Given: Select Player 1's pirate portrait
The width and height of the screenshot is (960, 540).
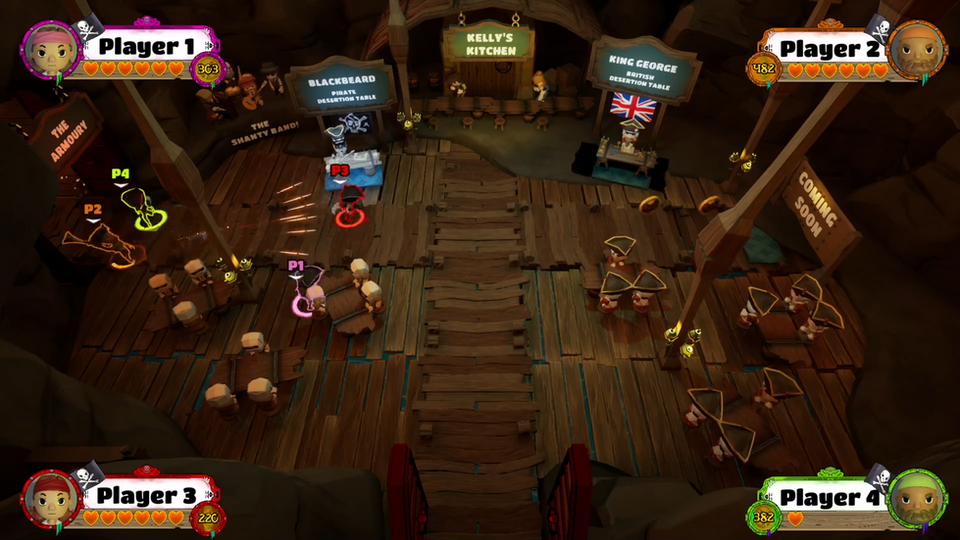Looking at the screenshot, I should click(47, 47).
